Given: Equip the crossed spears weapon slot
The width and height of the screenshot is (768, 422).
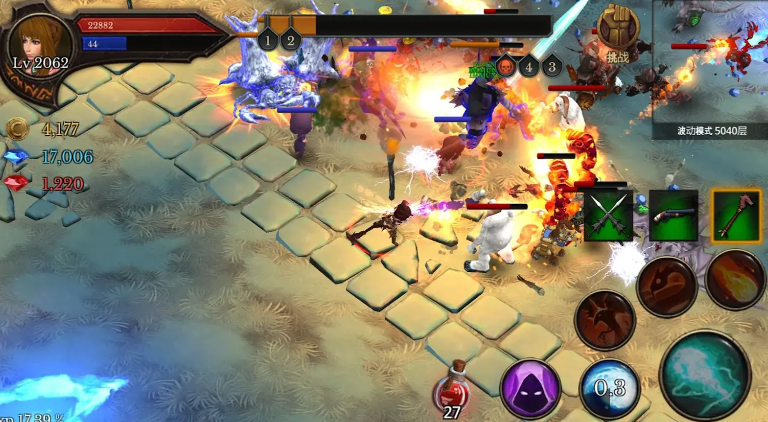Looking at the screenshot, I should pos(605,215).
